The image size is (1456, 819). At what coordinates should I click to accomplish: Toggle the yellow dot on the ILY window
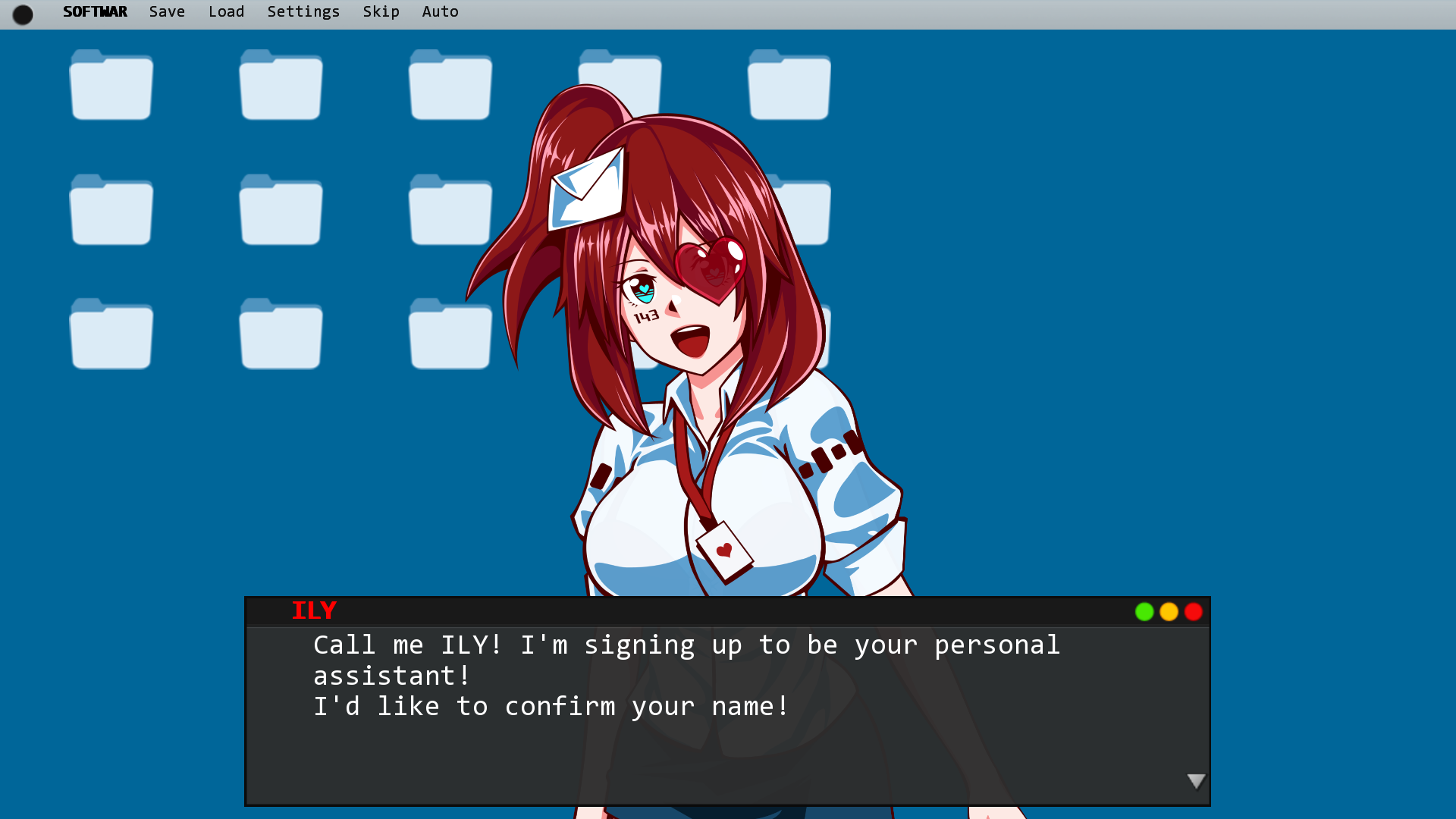click(1169, 612)
